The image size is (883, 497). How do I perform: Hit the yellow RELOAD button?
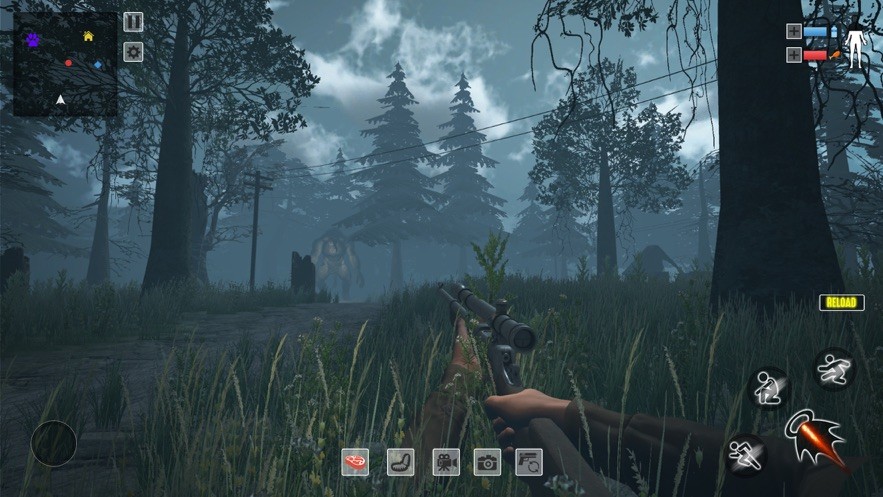pyautogui.click(x=841, y=302)
